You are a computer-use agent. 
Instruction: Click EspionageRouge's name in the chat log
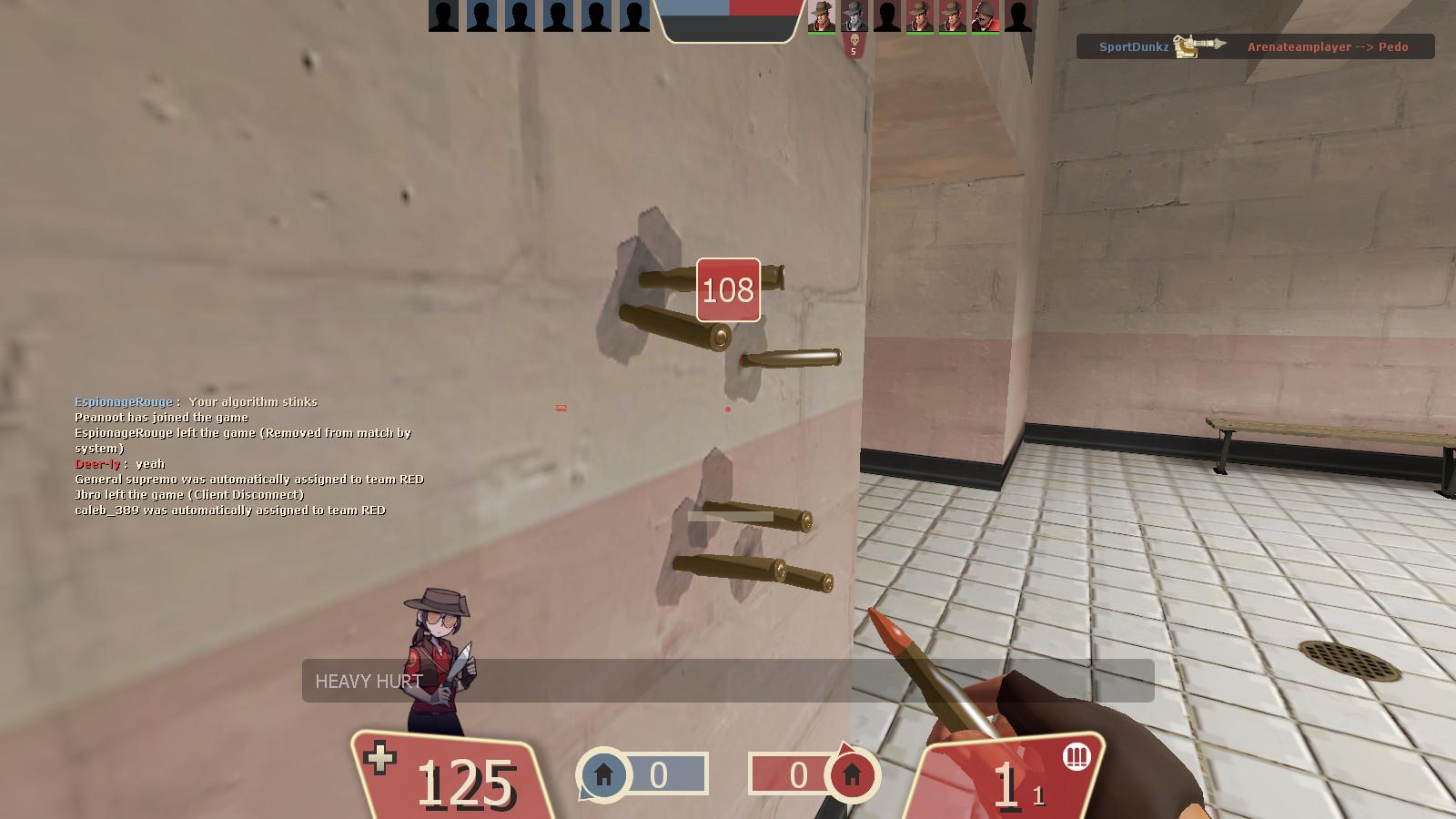123,401
